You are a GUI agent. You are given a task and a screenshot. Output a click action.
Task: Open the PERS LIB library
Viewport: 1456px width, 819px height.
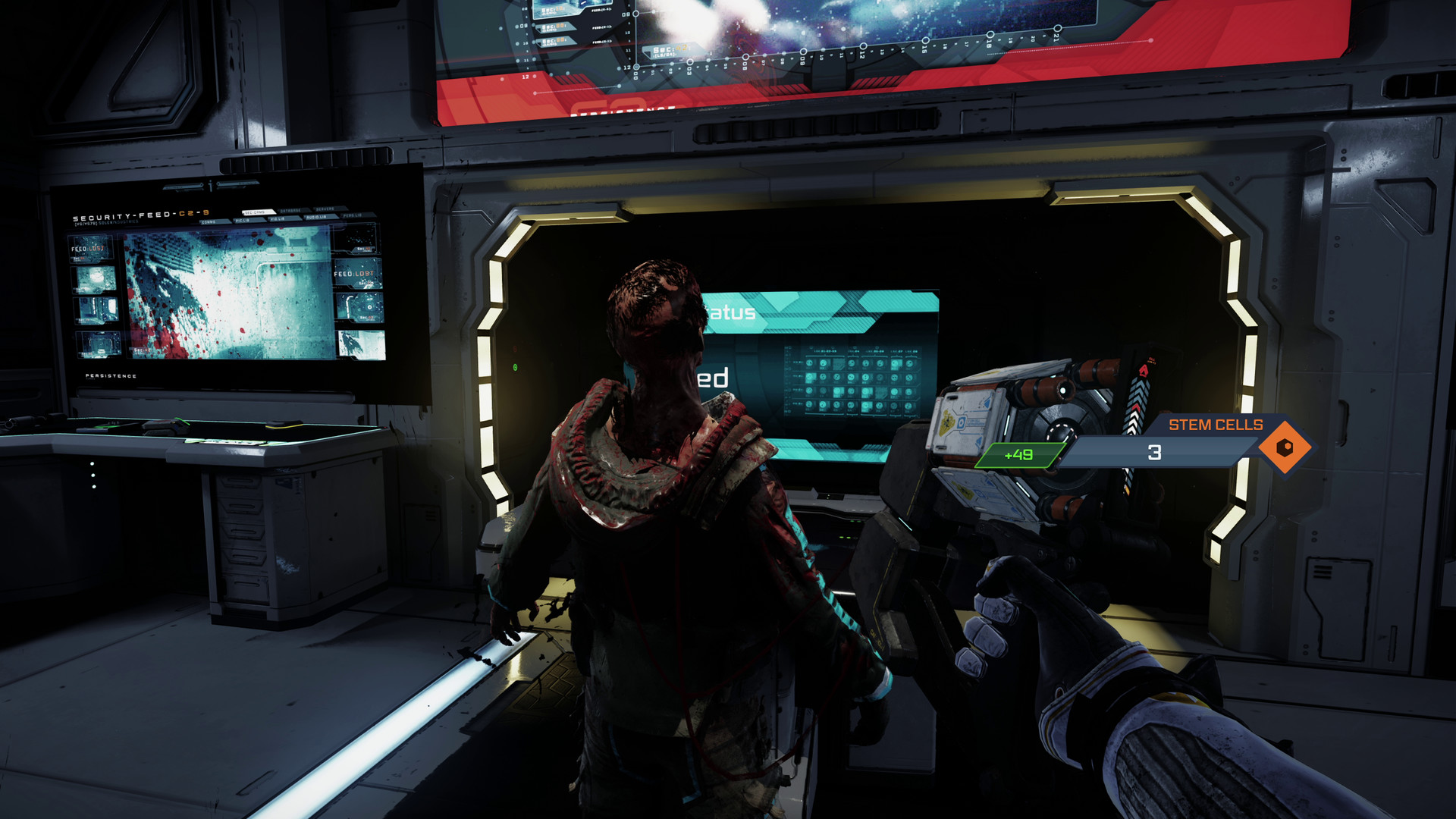tap(352, 215)
